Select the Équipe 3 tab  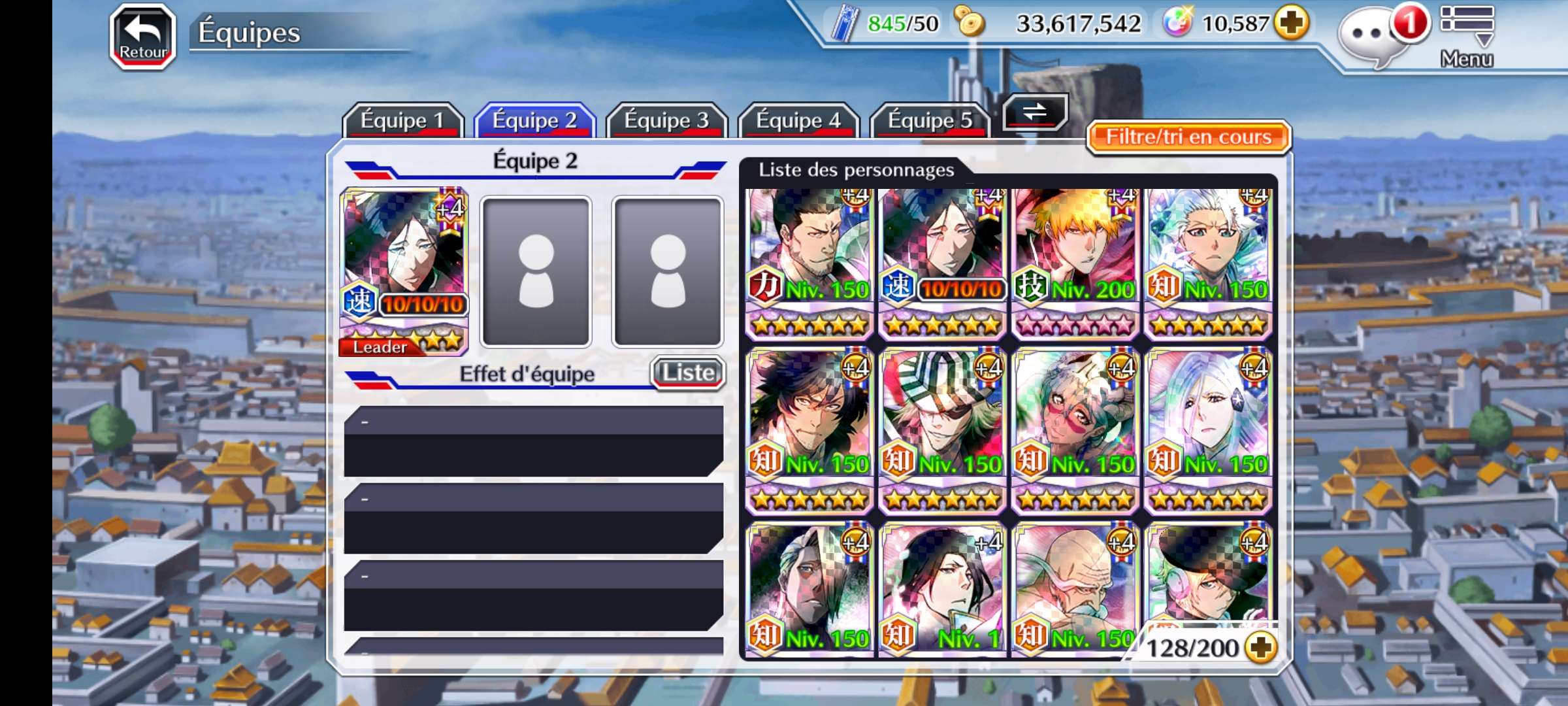[666, 120]
